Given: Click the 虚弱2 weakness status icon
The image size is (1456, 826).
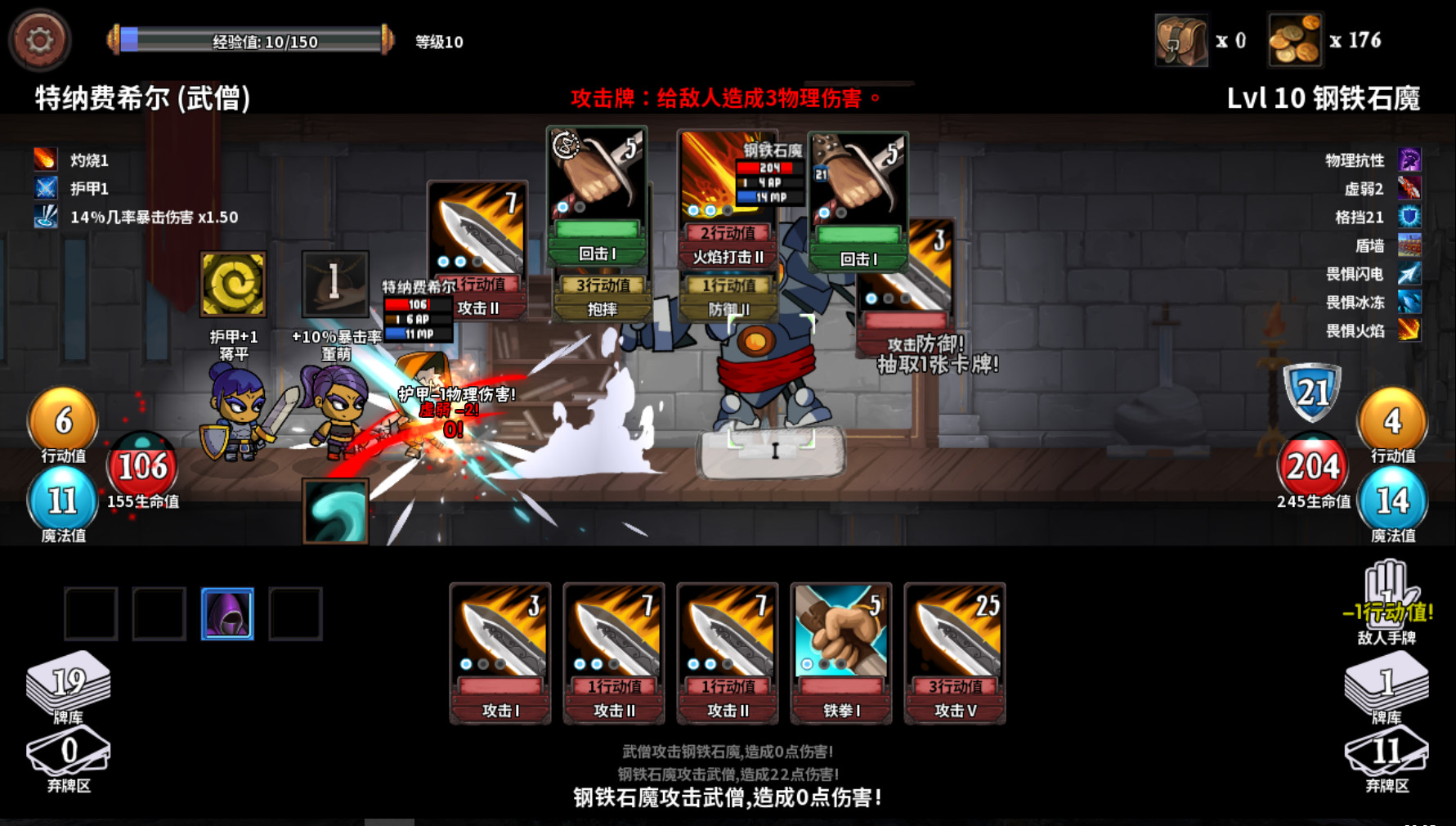Looking at the screenshot, I should [1408, 189].
